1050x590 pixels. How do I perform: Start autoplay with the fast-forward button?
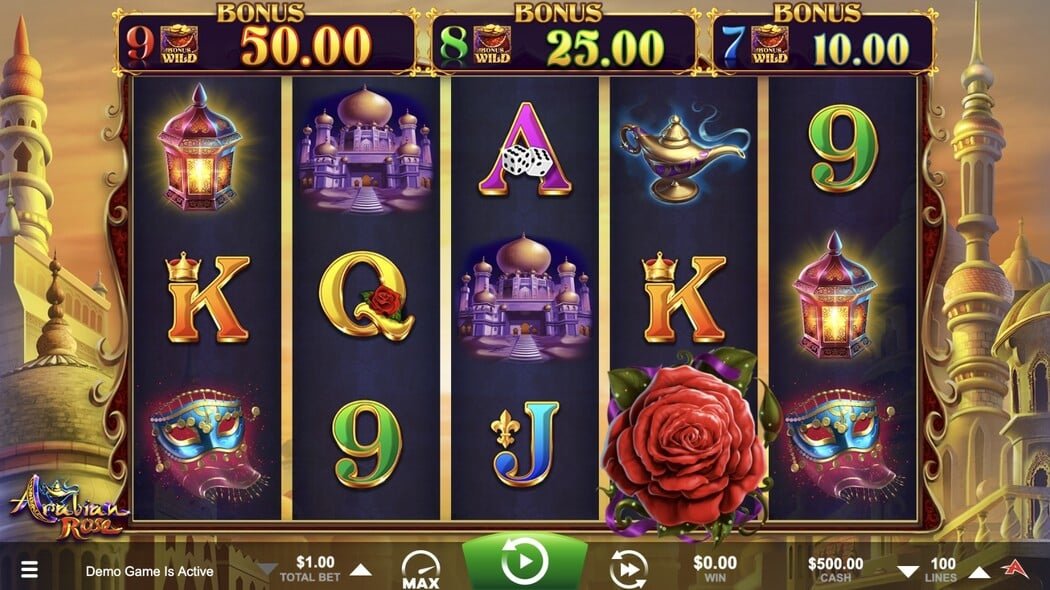coord(628,569)
